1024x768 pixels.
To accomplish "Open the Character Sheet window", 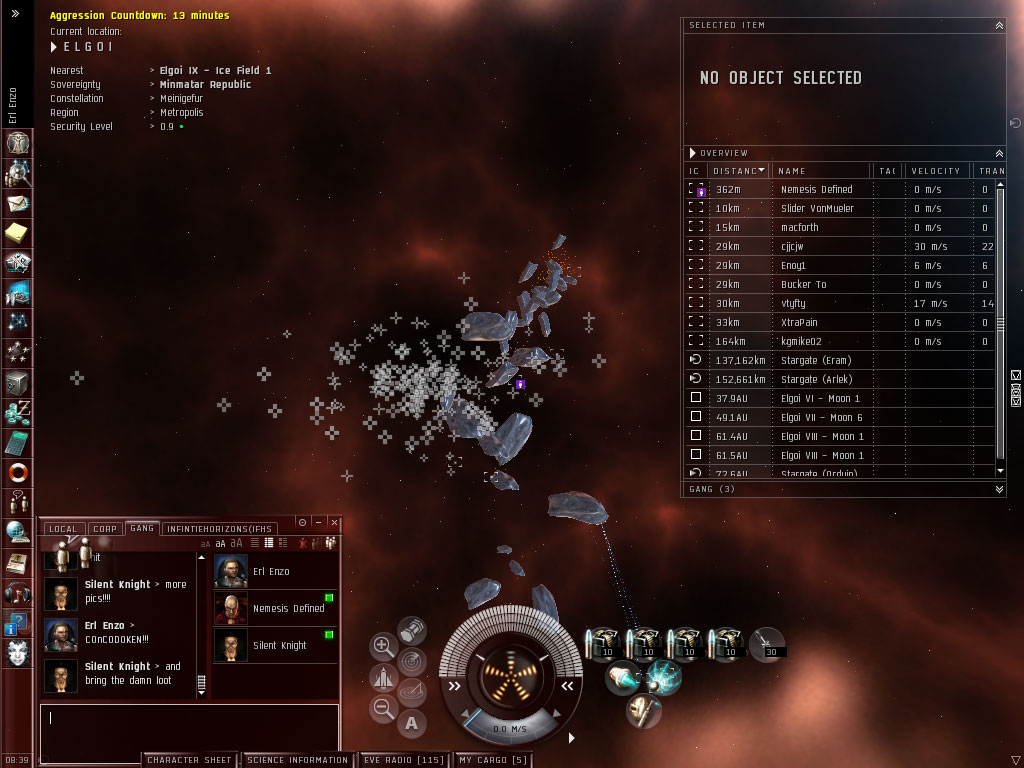I will click(x=189, y=760).
